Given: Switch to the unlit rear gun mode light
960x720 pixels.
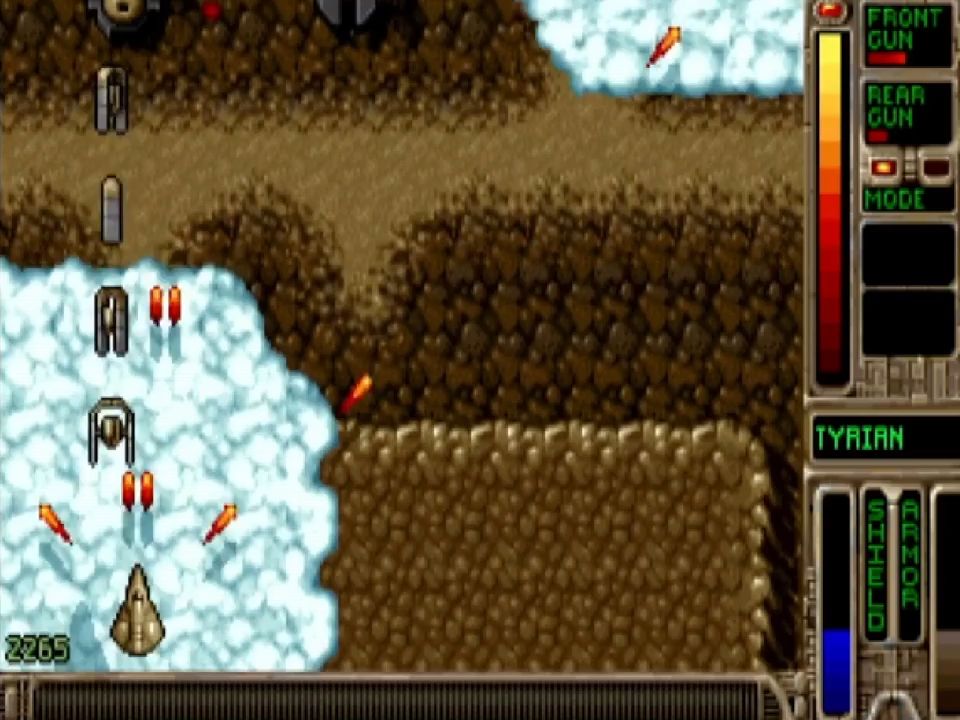Looking at the screenshot, I should click(x=934, y=167).
